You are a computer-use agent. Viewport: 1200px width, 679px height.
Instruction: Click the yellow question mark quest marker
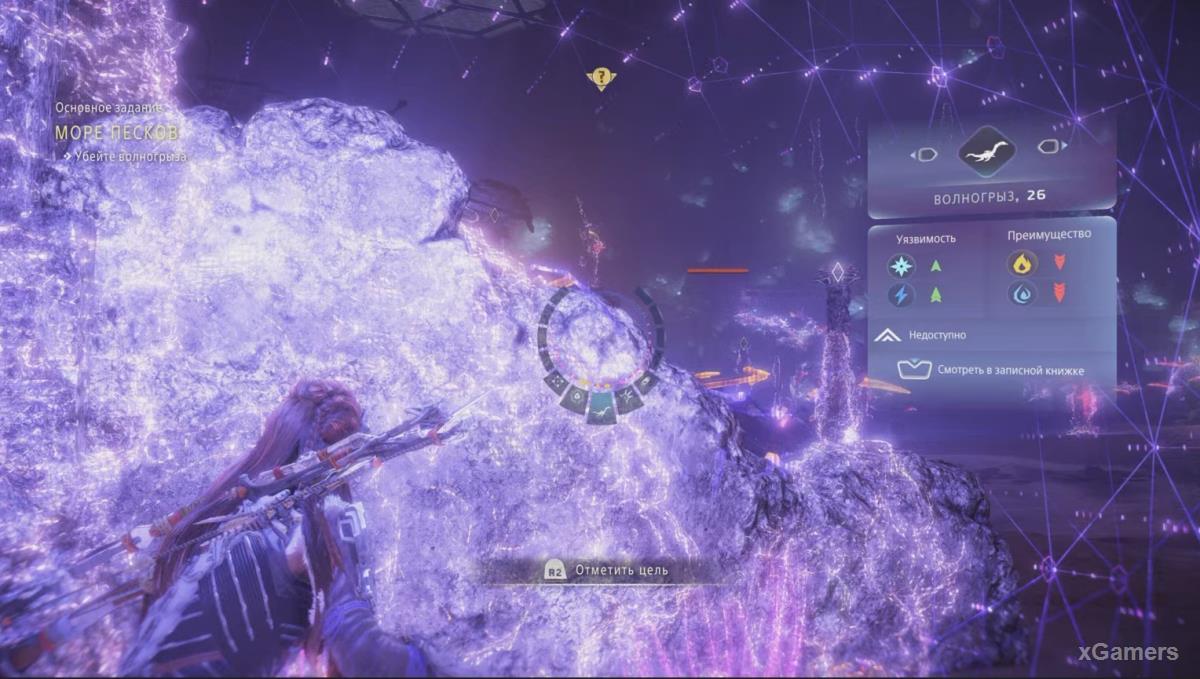click(600, 77)
